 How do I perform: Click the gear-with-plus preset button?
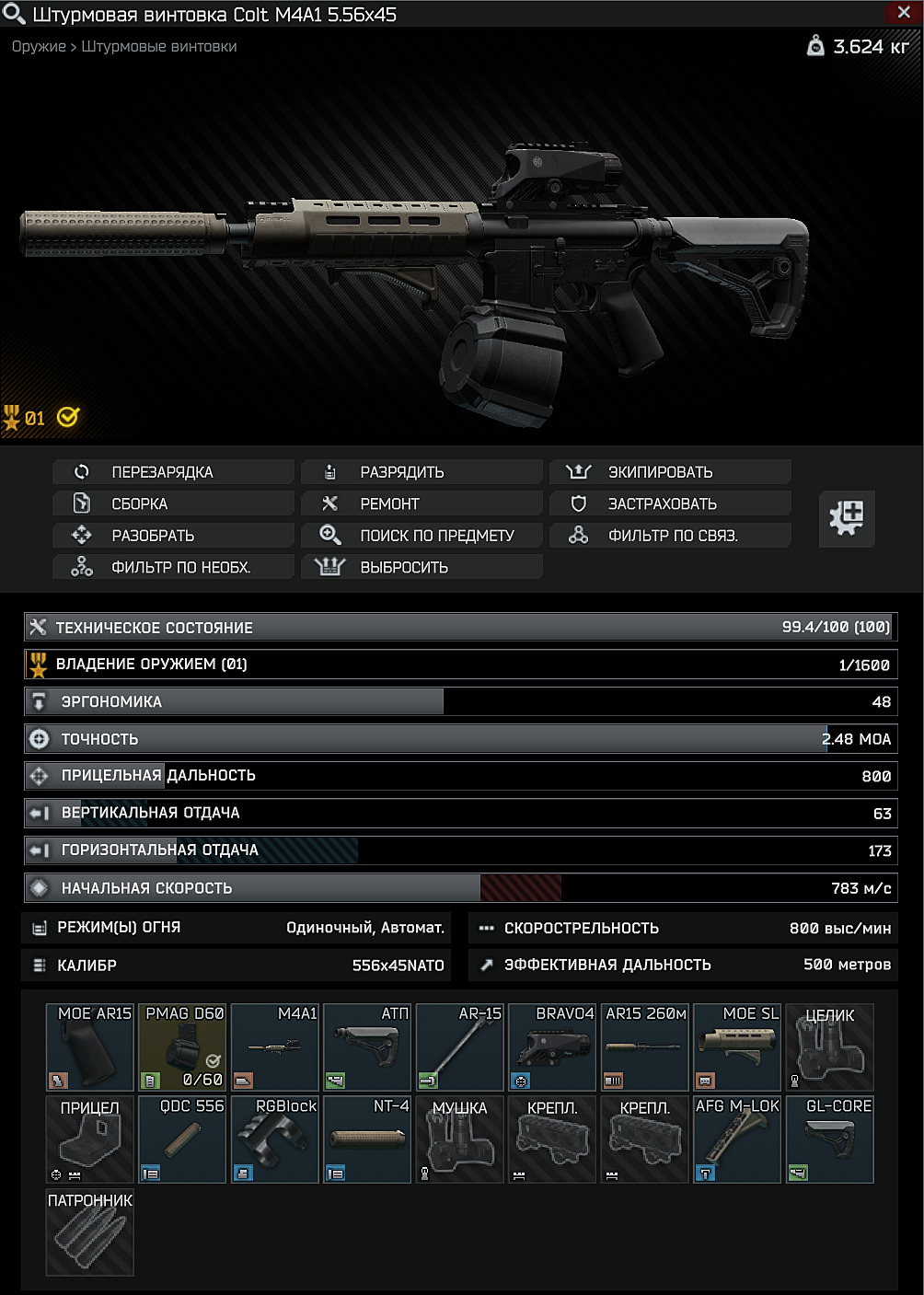(x=847, y=517)
